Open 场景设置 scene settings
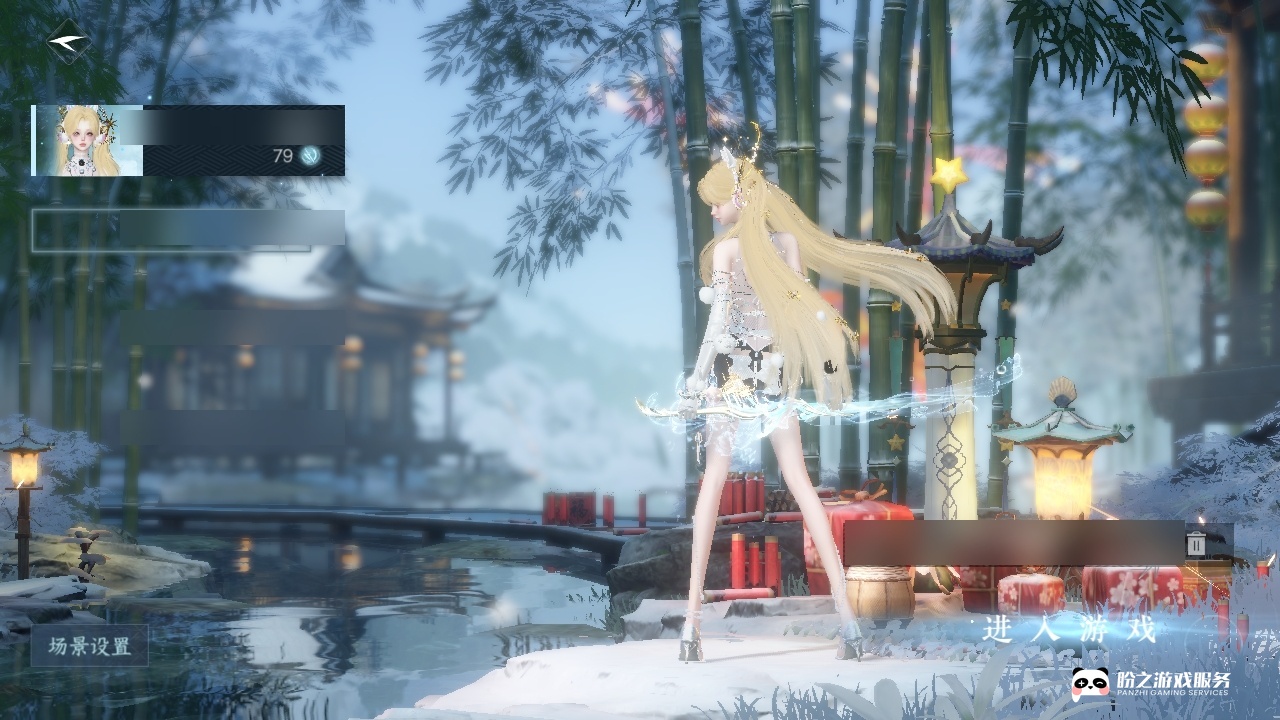1280x720 pixels. tap(90, 646)
